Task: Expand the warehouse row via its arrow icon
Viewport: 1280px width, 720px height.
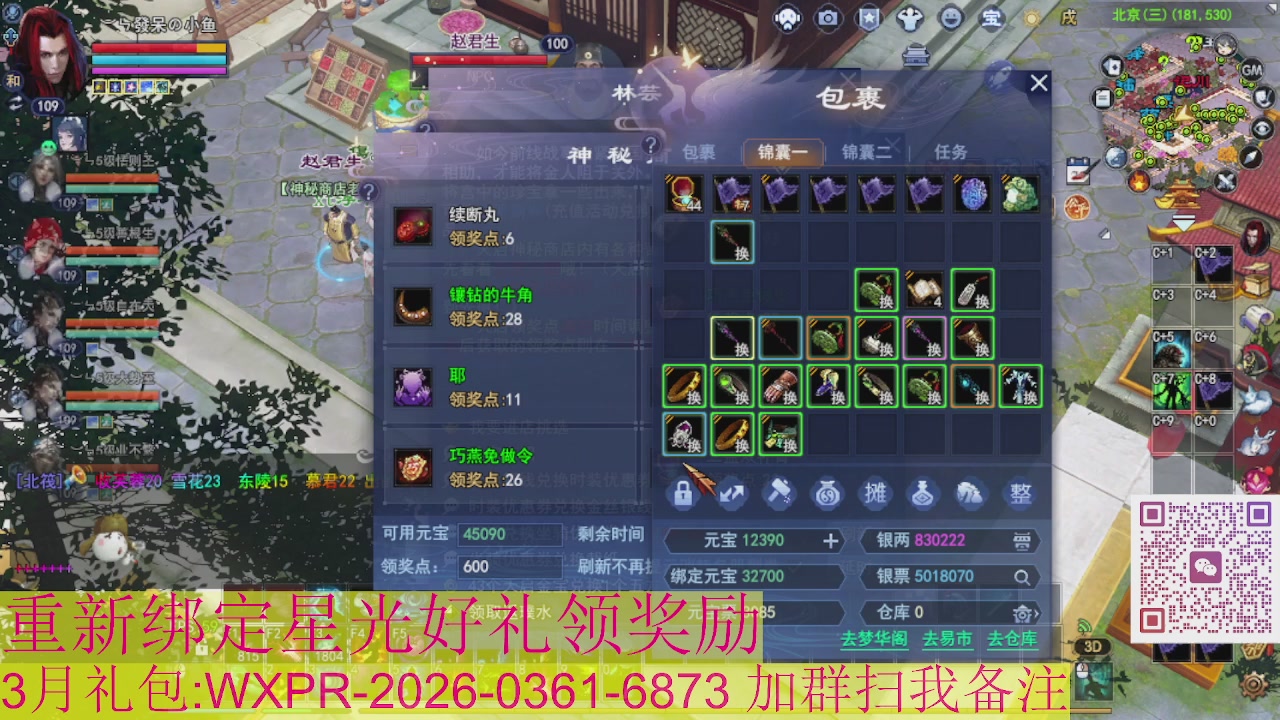Action: click(x=1037, y=612)
